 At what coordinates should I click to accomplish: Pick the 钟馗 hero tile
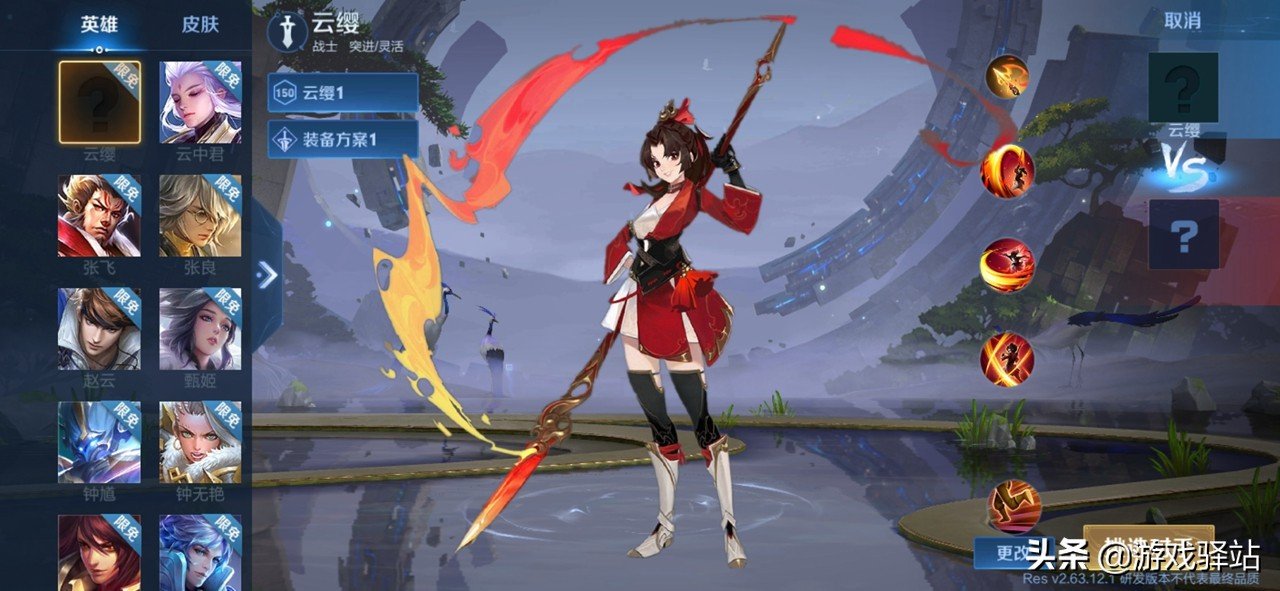pyautogui.click(x=99, y=442)
